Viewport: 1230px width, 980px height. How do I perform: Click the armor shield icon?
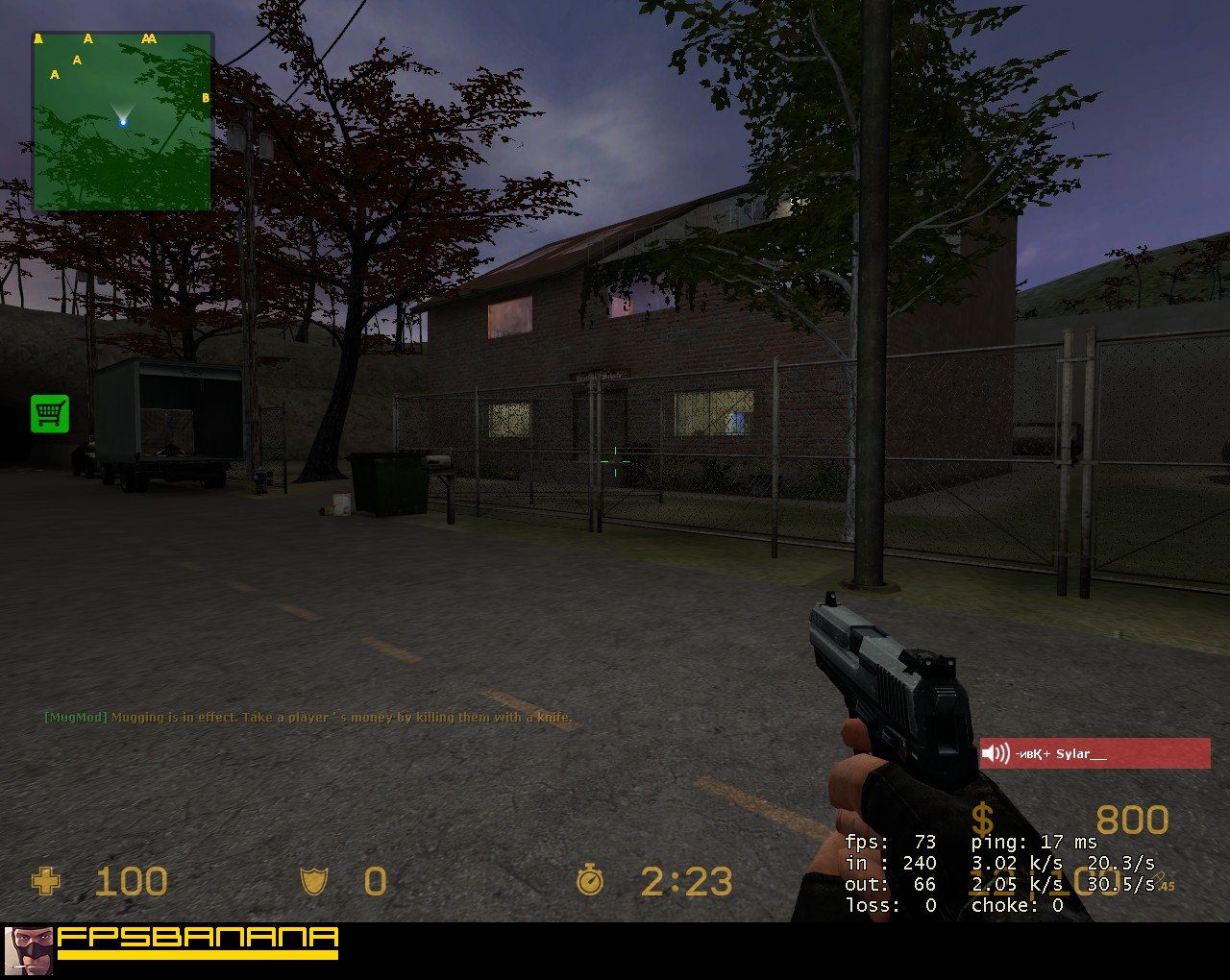coord(314,881)
